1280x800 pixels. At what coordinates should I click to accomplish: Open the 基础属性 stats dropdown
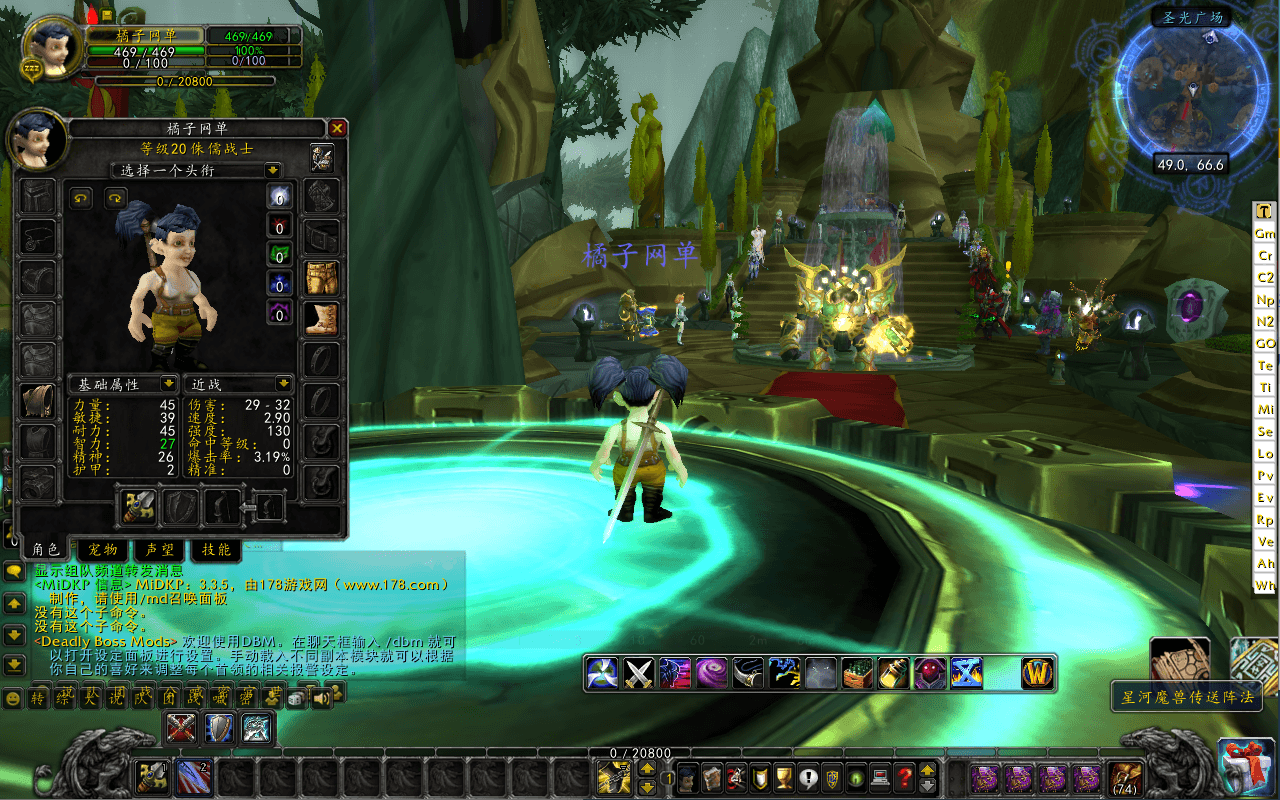point(168,384)
